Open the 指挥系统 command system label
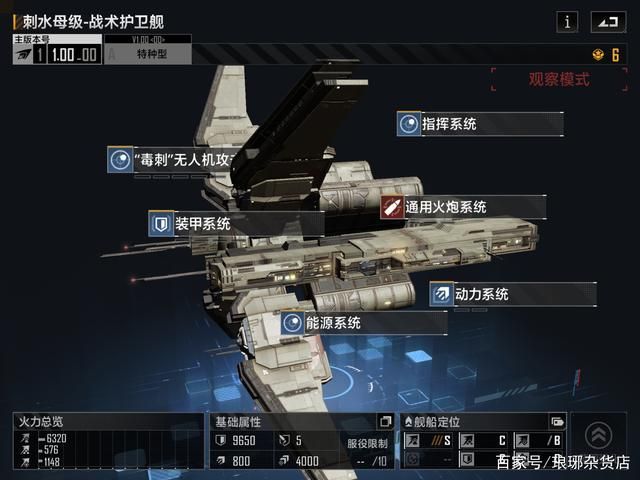 (x=447, y=124)
